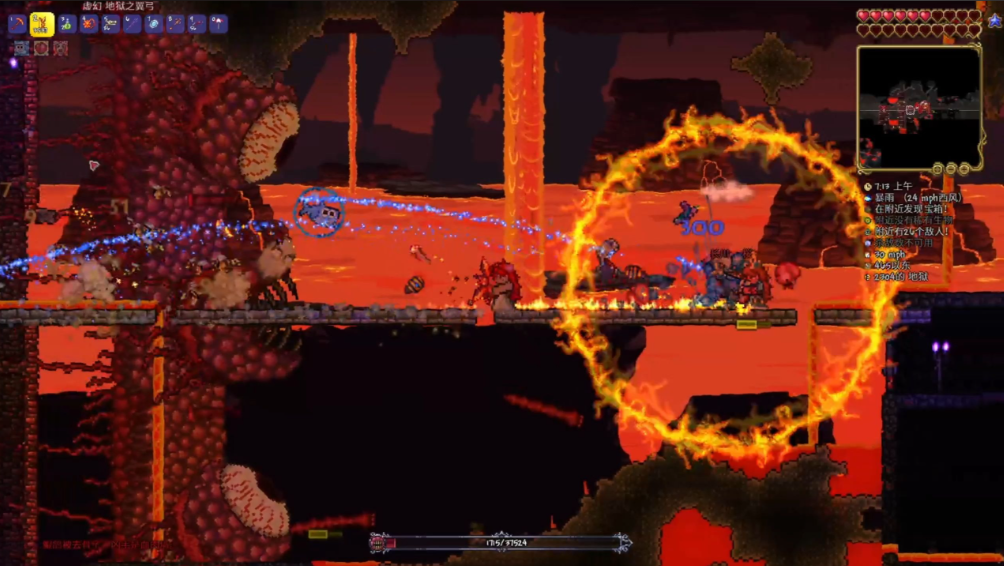Select the highlighted Hellwing Bow slot
Screen dimensions: 1004x566
point(42,24)
